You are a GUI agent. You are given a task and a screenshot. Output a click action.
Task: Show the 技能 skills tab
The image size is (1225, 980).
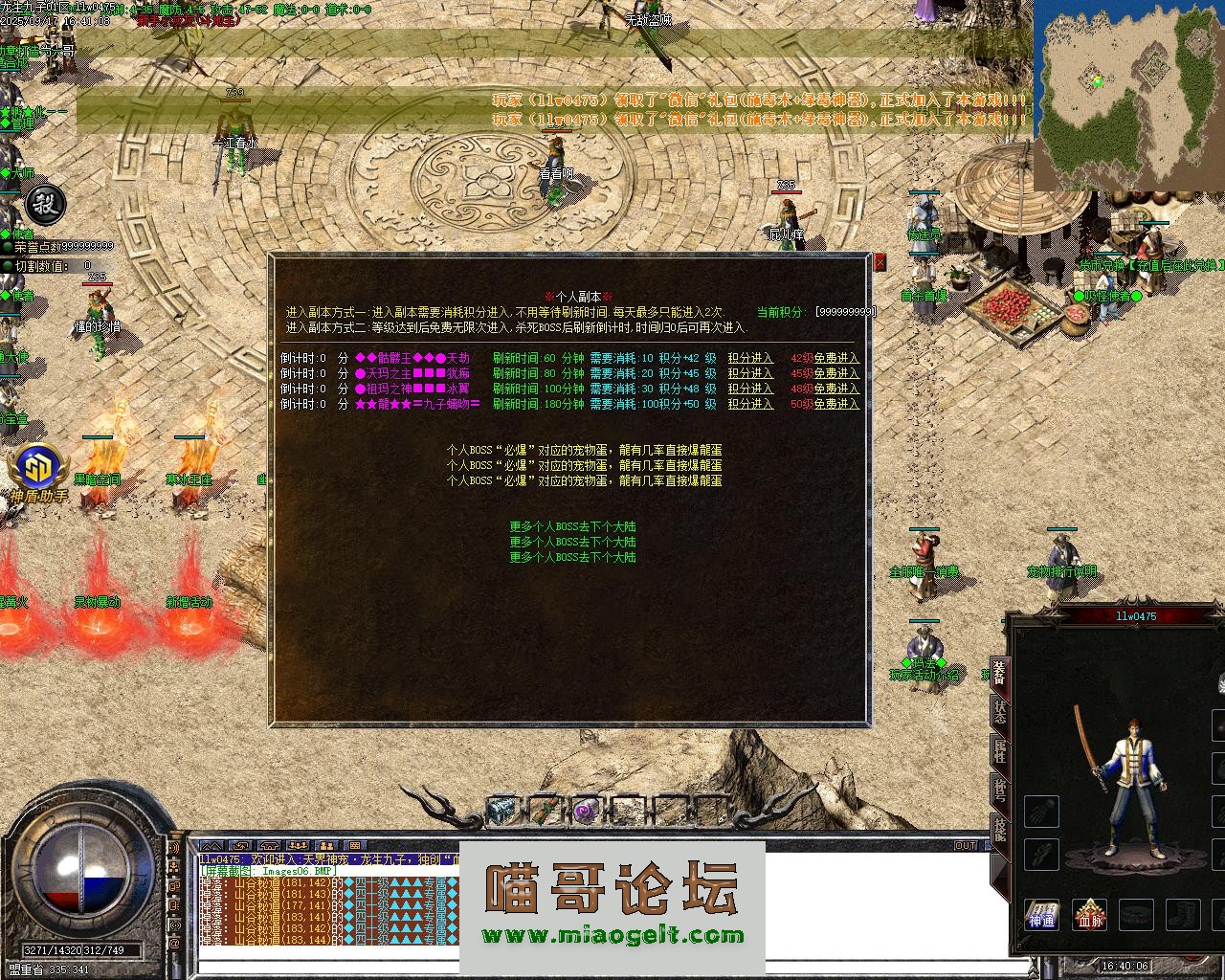(999, 829)
